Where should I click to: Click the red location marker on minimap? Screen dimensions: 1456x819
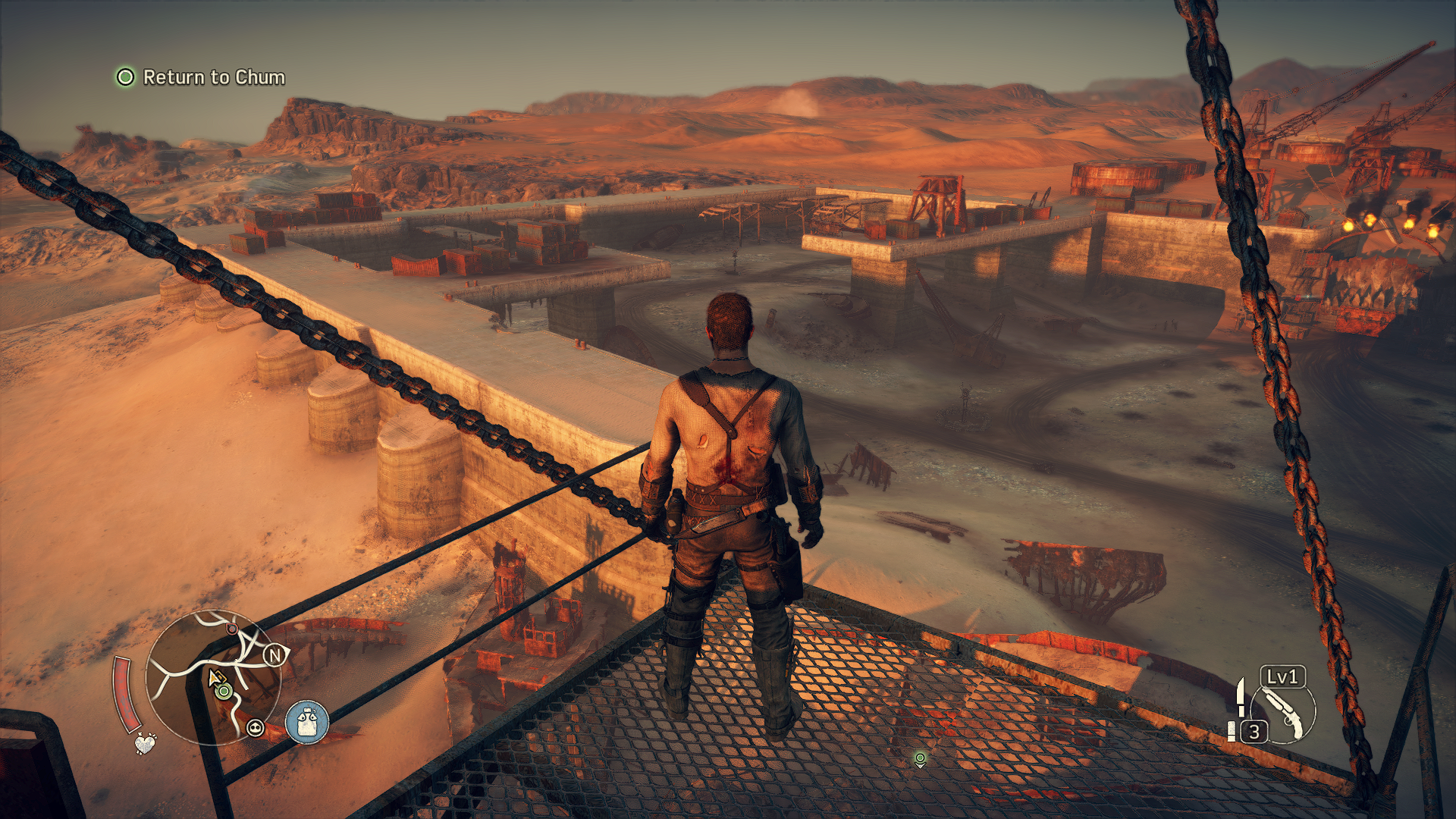point(231,629)
